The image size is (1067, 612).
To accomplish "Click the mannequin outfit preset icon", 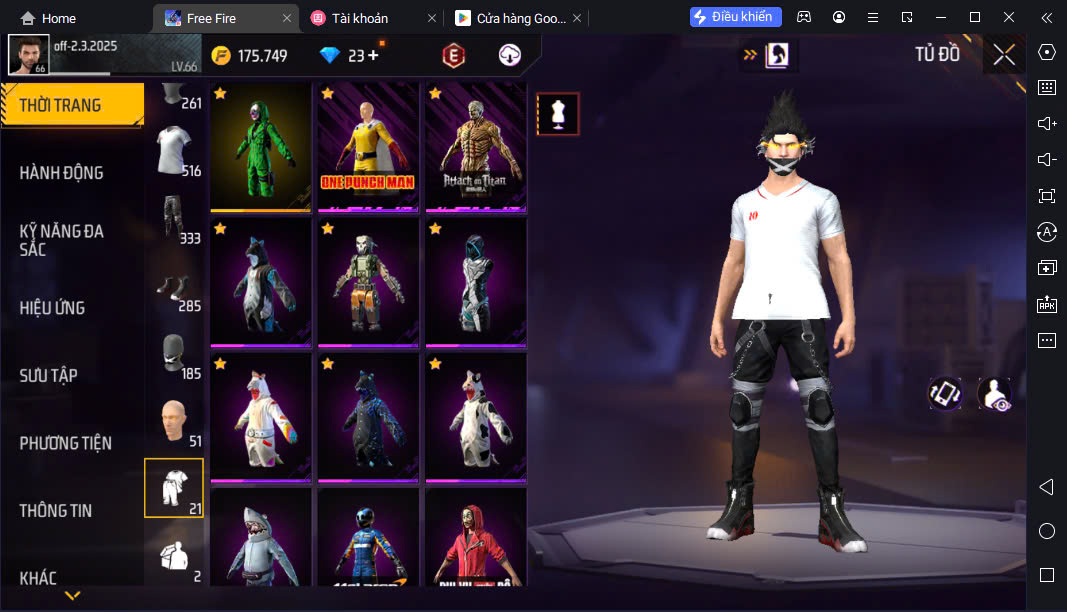I will point(558,114).
